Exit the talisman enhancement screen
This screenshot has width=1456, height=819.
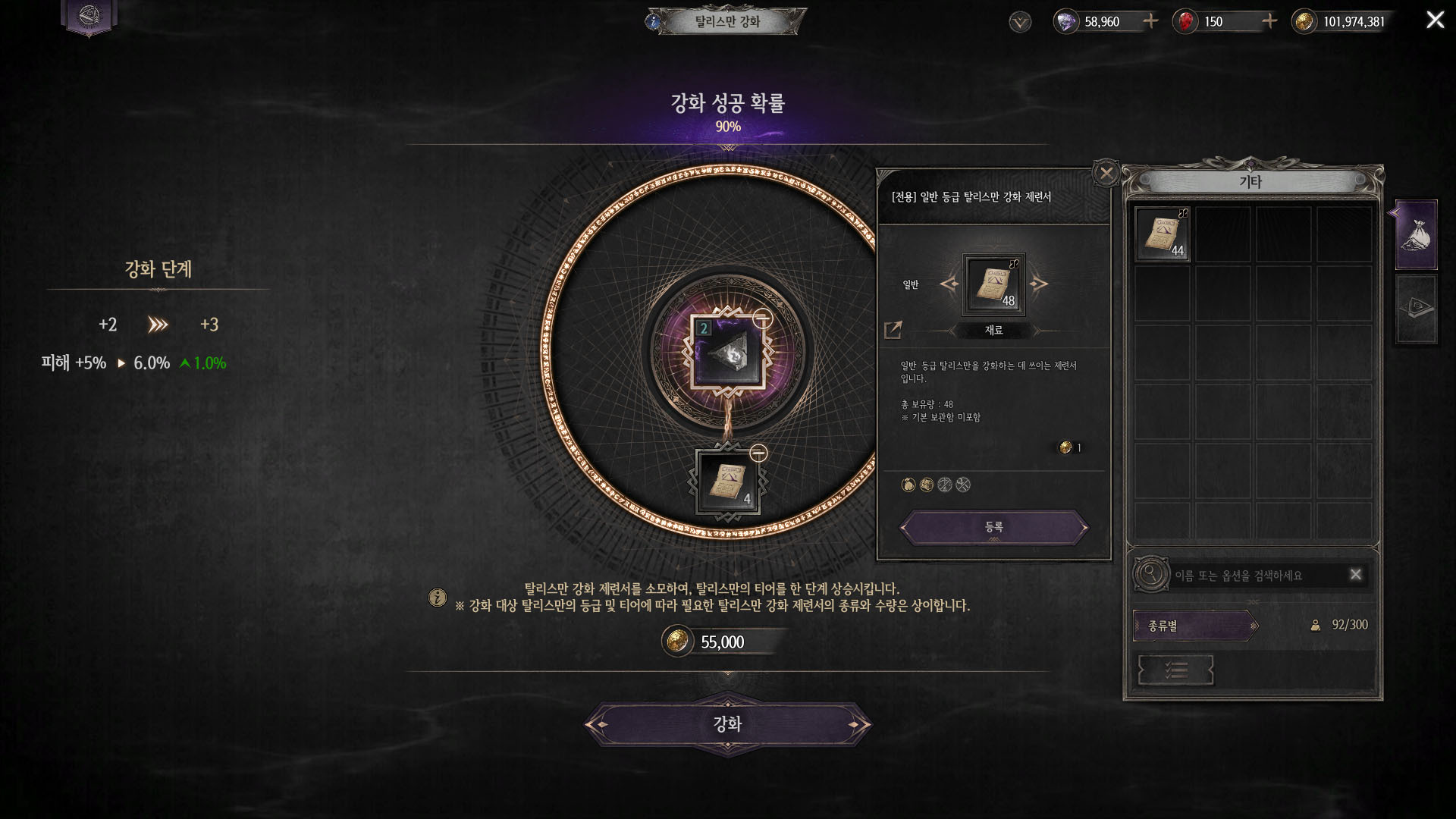tap(1435, 20)
